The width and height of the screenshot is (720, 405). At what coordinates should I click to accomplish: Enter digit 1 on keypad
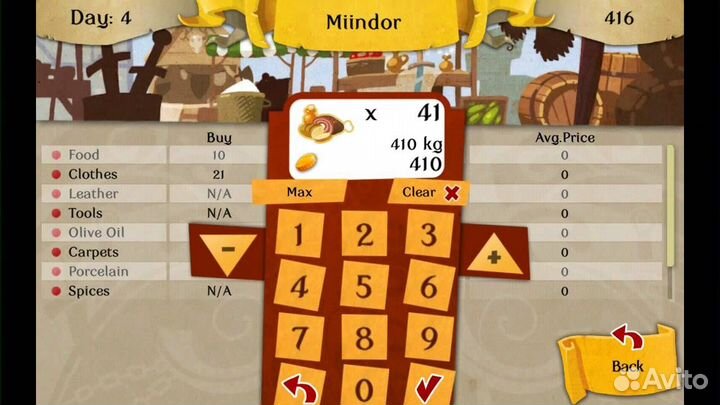[x=300, y=236]
